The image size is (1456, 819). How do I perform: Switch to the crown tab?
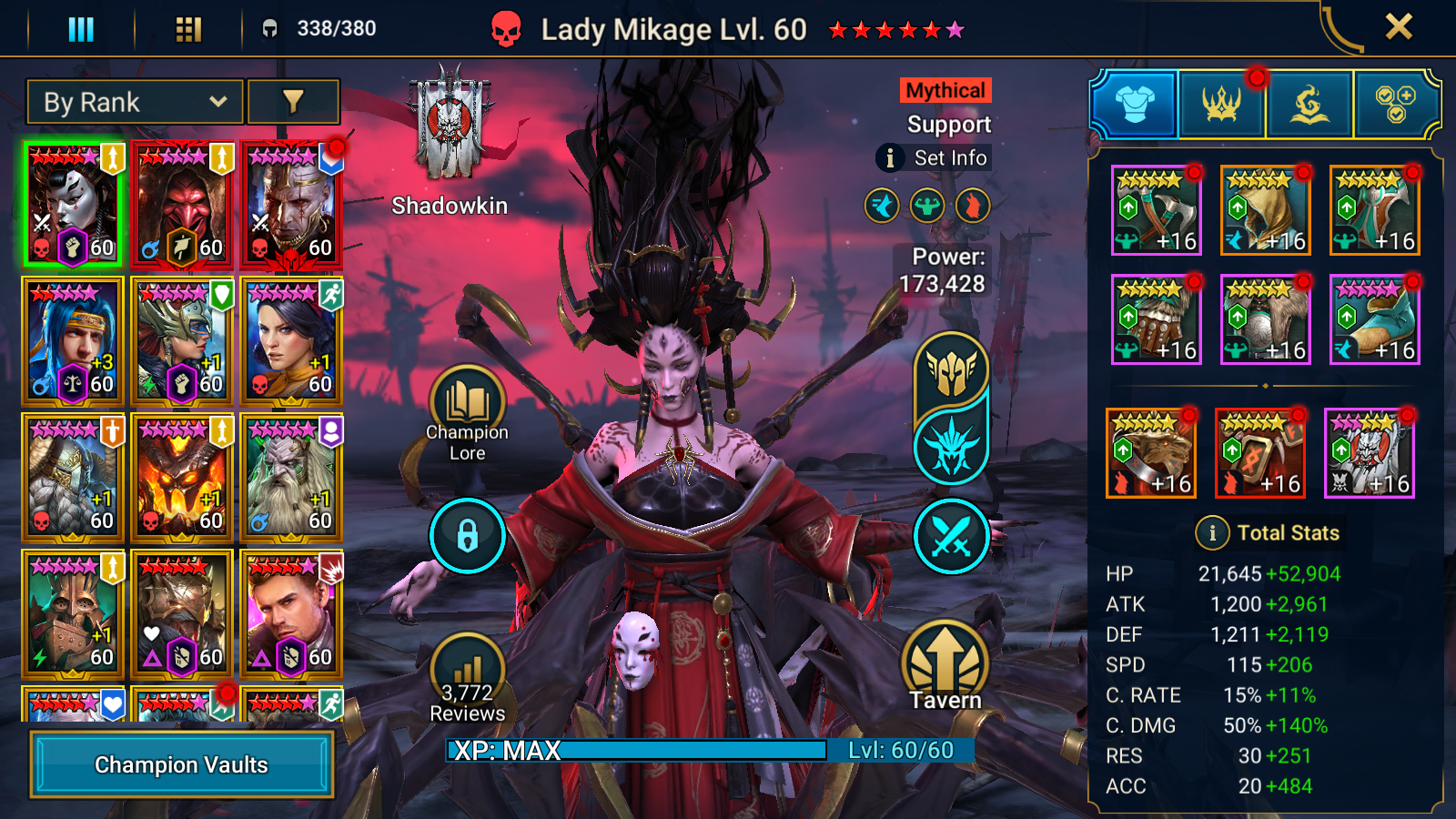click(1221, 105)
